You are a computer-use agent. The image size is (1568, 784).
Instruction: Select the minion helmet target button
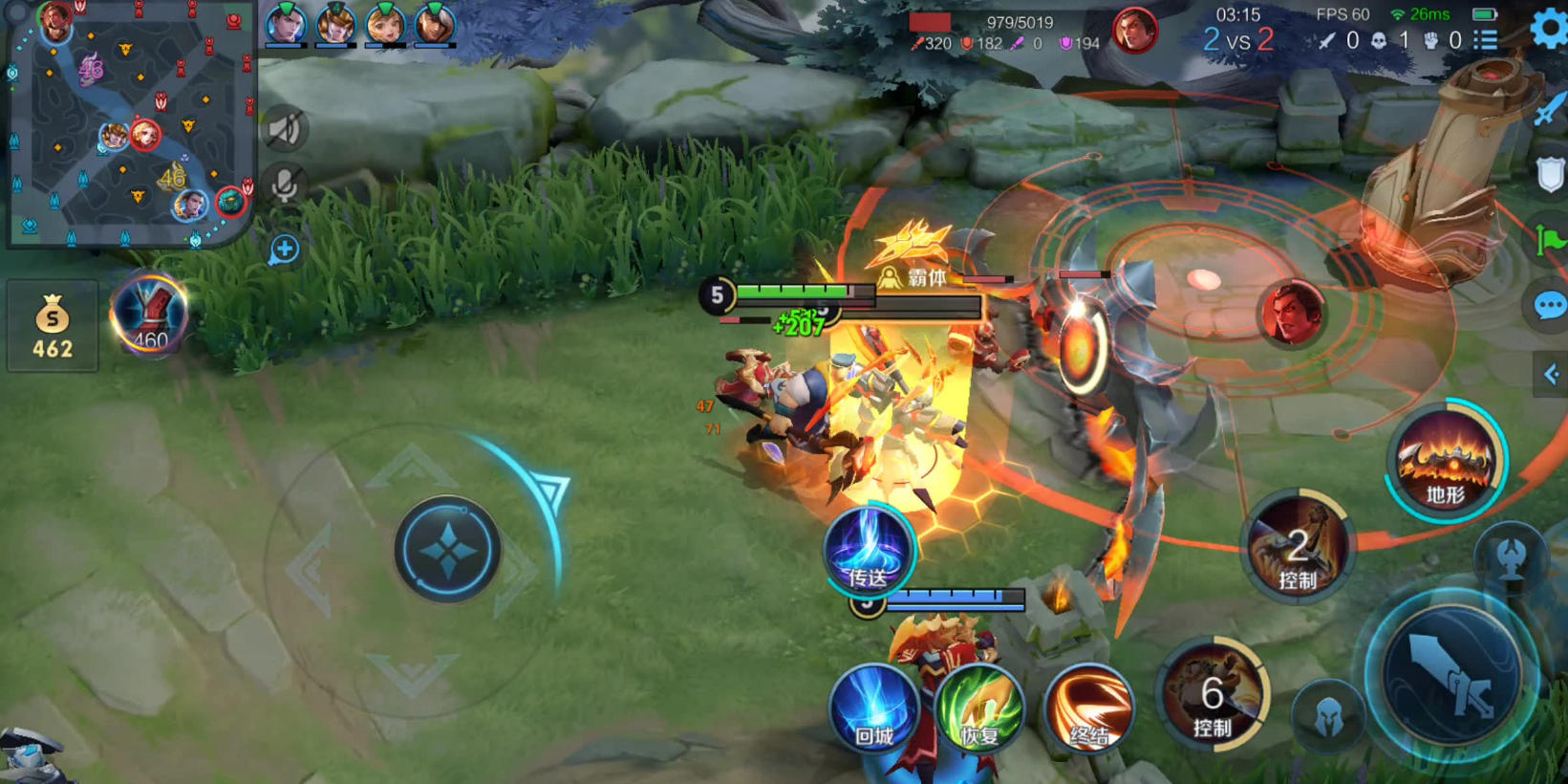point(1328,717)
